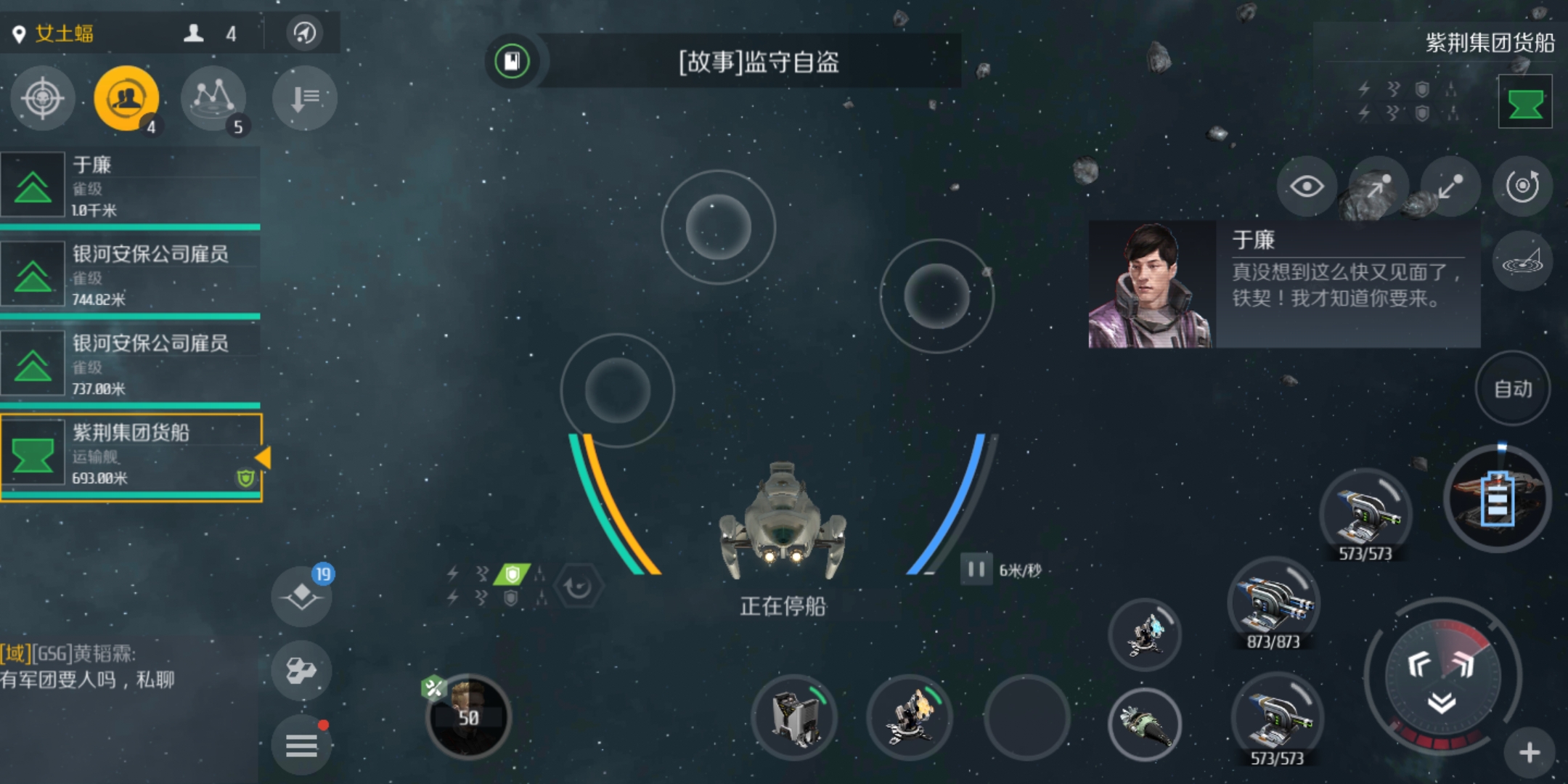Expand the orange arrow beside 紫荆集团货船 entry
The width and height of the screenshot is (1568, 784).
(x=263, y=457)
